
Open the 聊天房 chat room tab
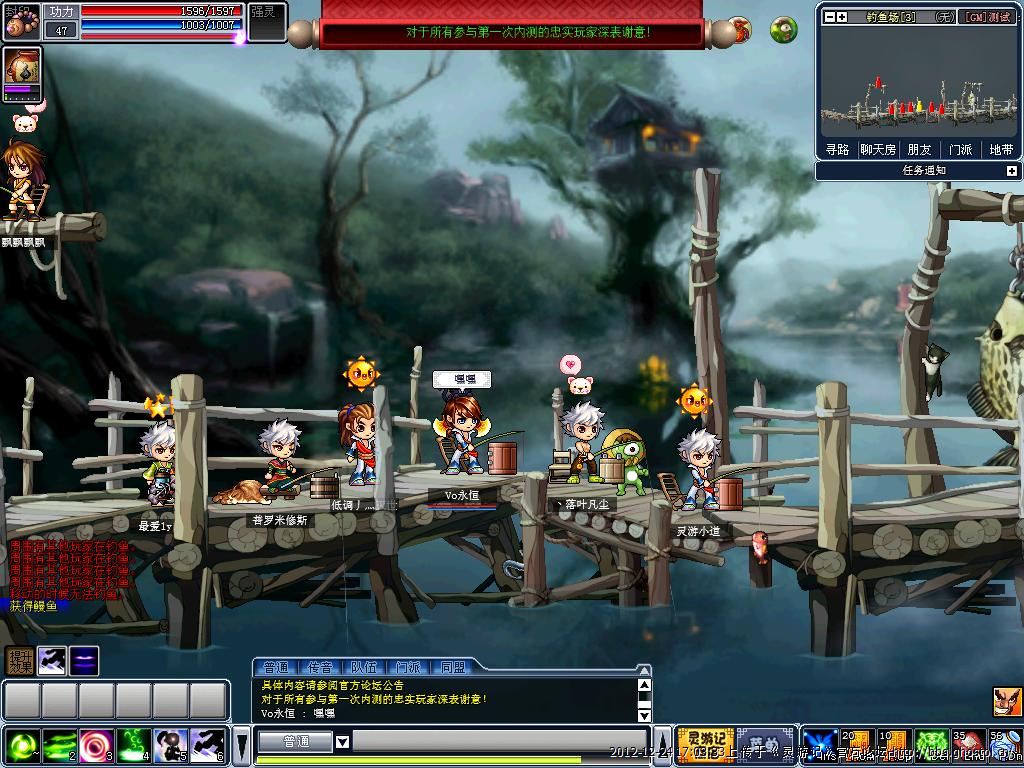click(x=877, y=150)
